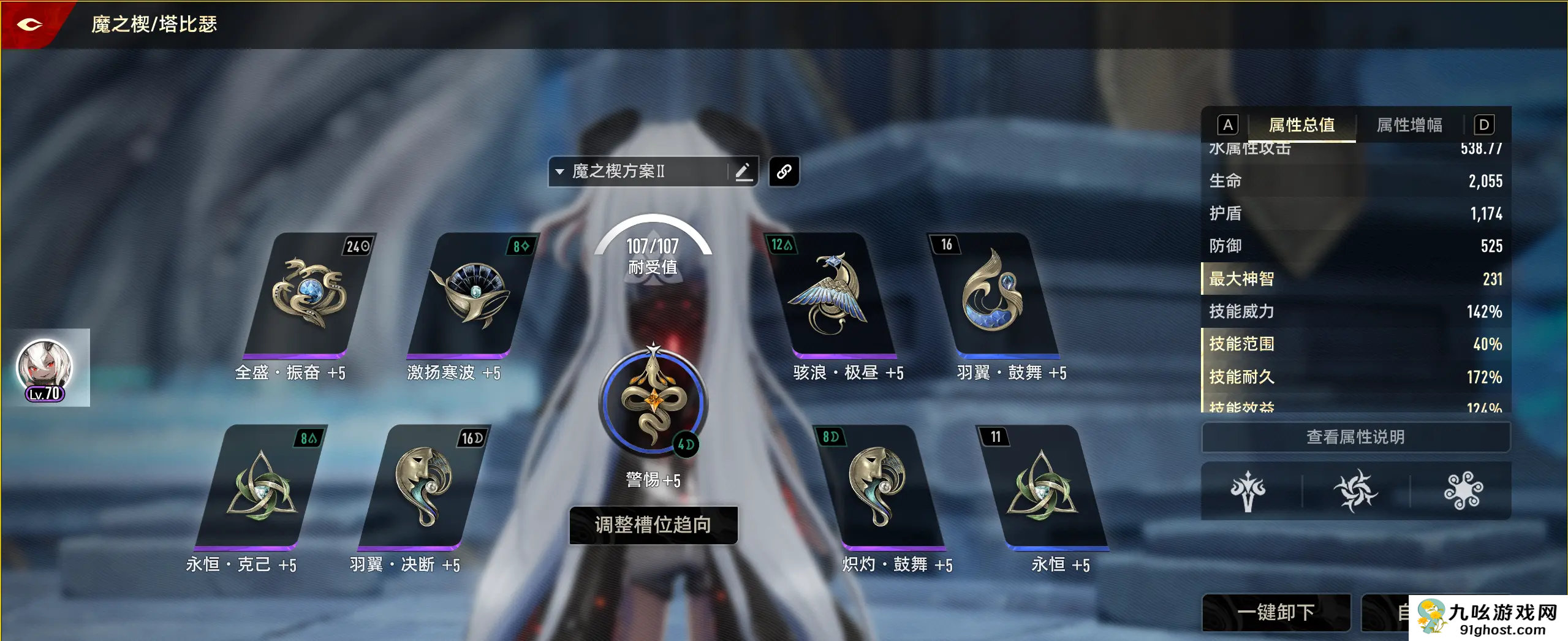Select the 属性总值 tab
The height and width of the screenshot is (641, 1568).
(1301, 125)
